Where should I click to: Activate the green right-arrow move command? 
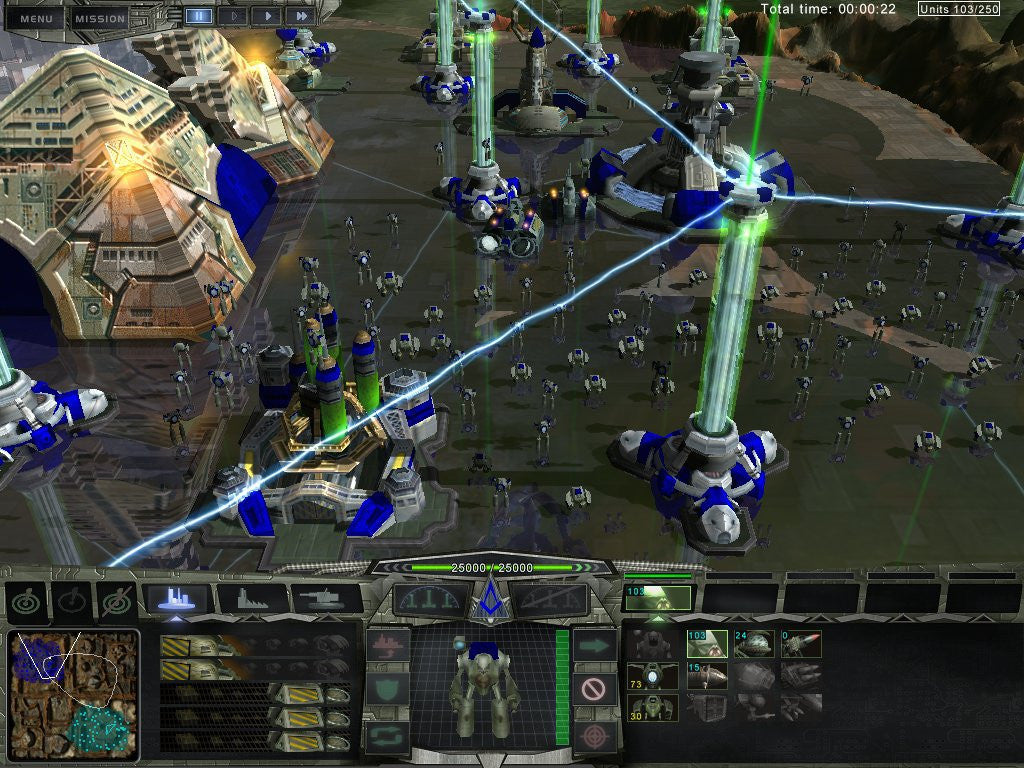tap(594, 646)
